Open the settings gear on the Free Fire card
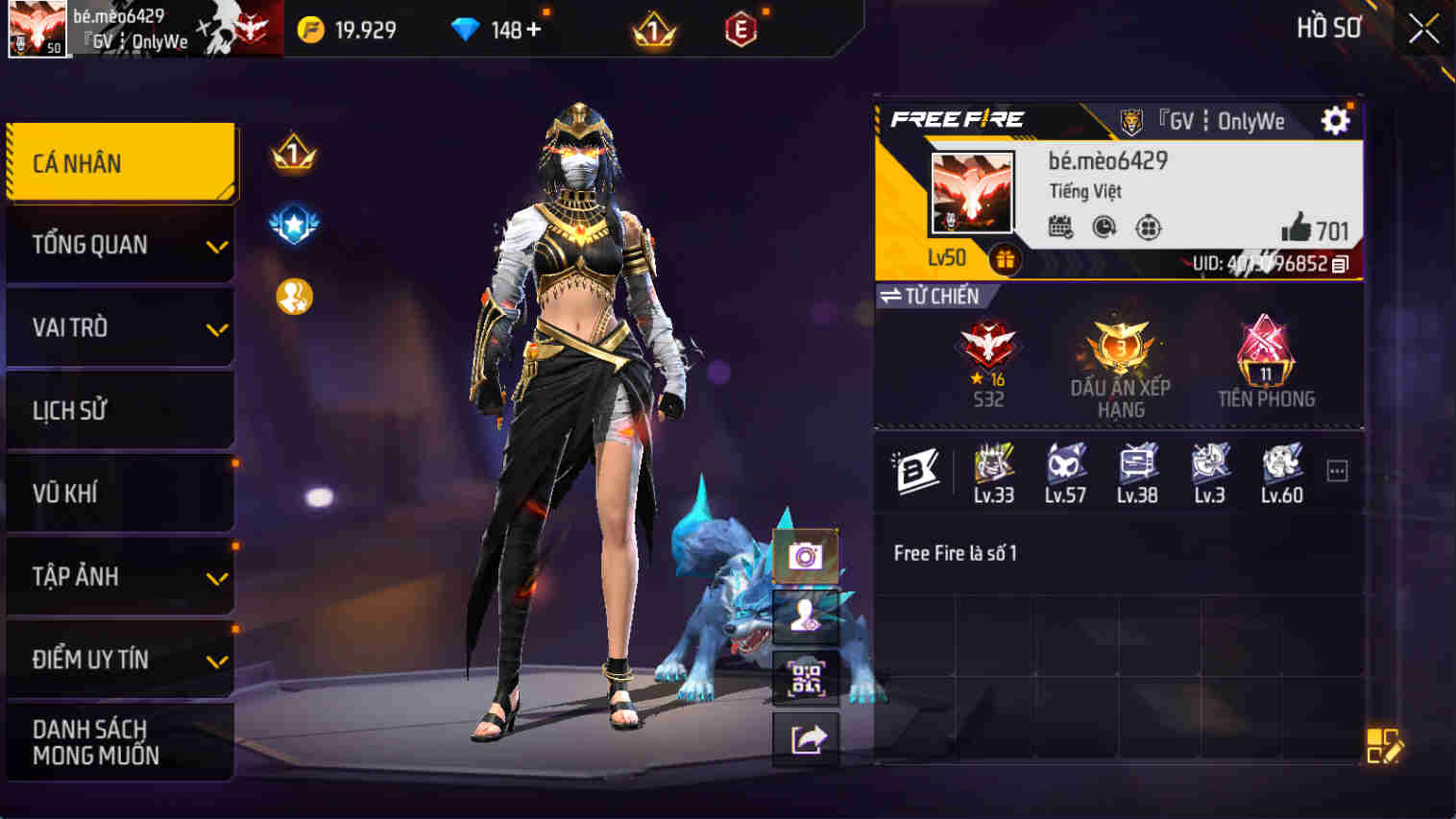 (x=1335, y=121)
